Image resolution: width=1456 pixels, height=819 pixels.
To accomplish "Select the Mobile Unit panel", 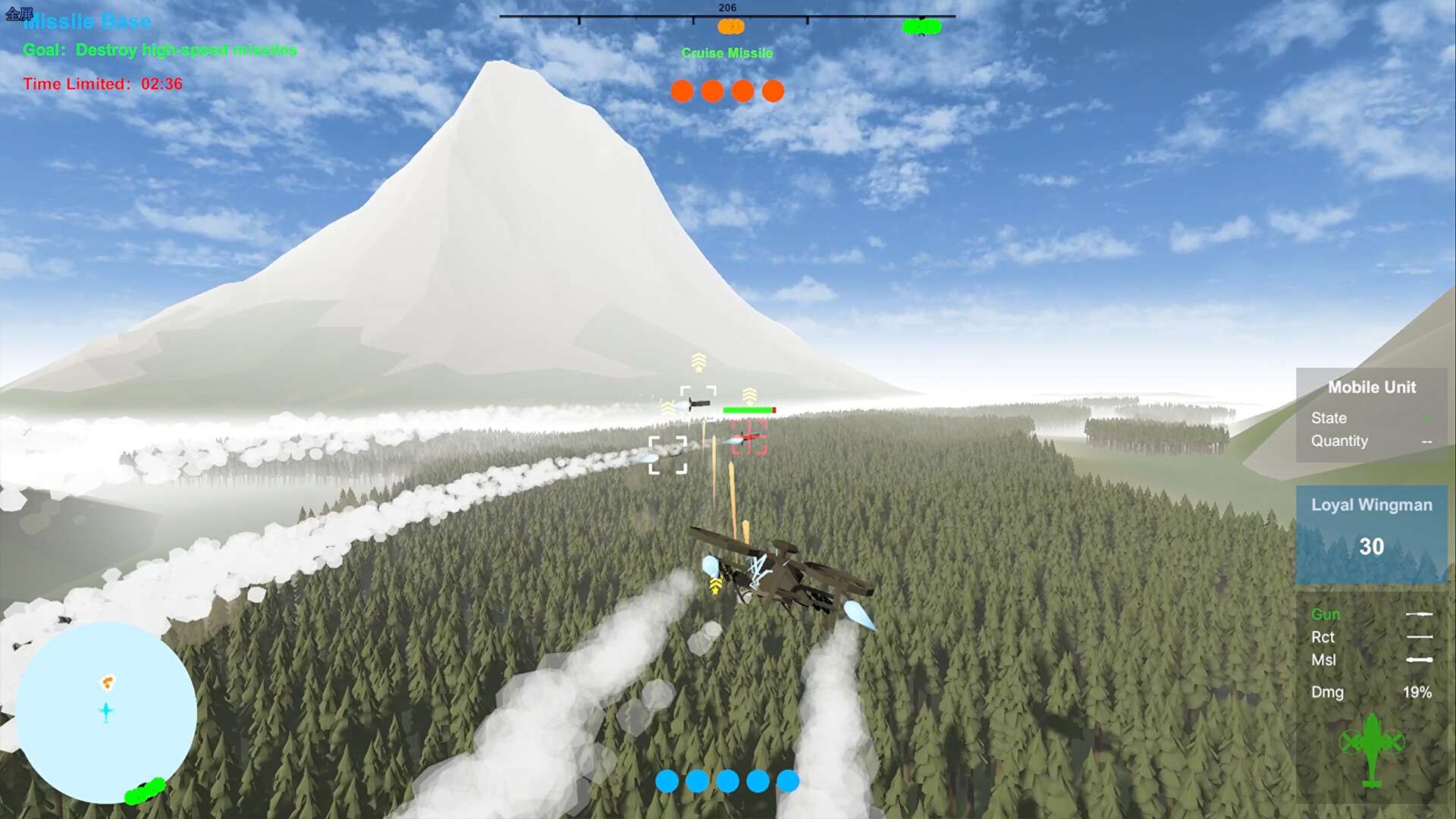I will pyautogui.click(x=1371, y=416).
